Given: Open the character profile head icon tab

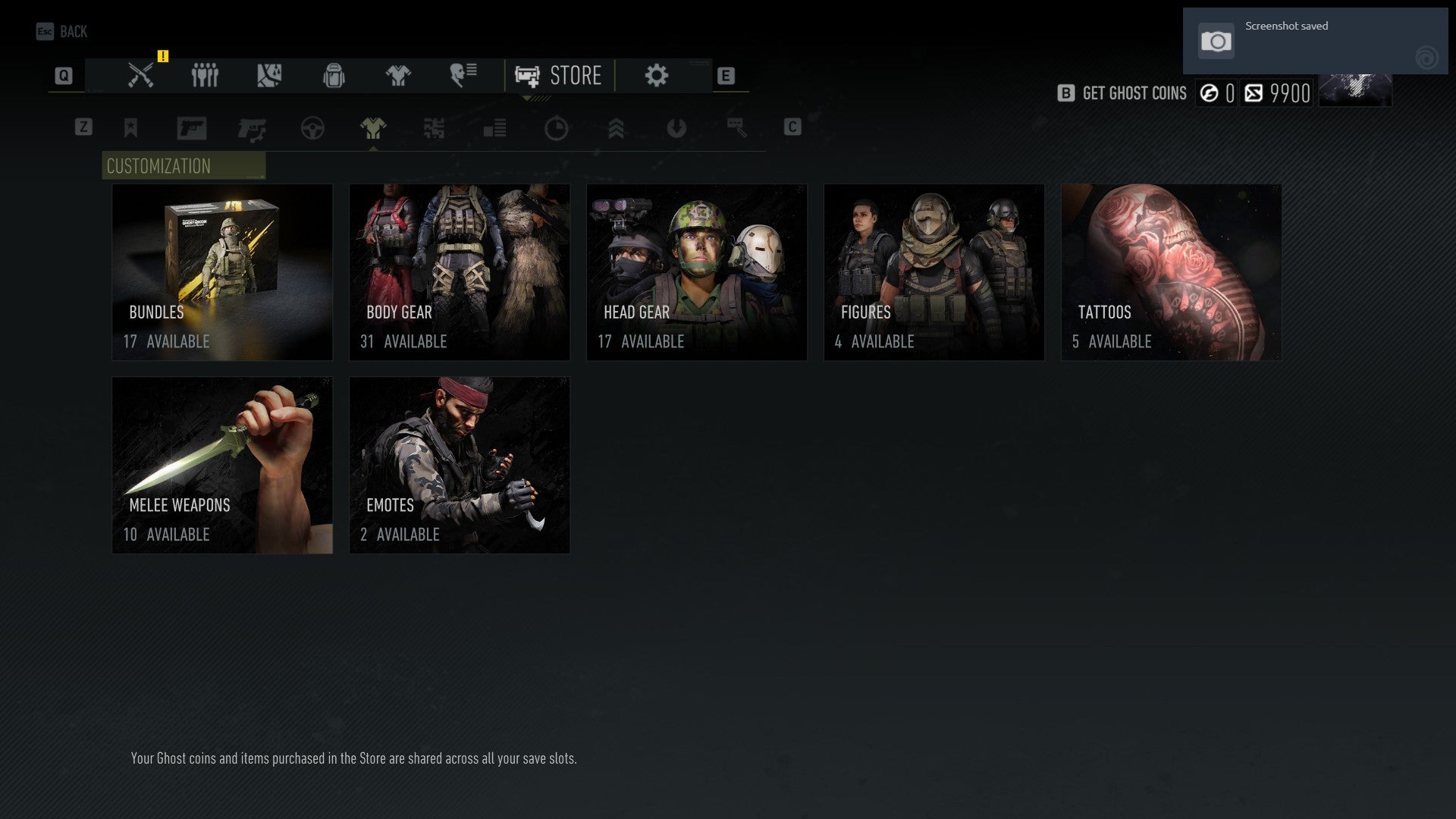Looking at the screenshot, I should pyautogui.click(x=463, y=75).
